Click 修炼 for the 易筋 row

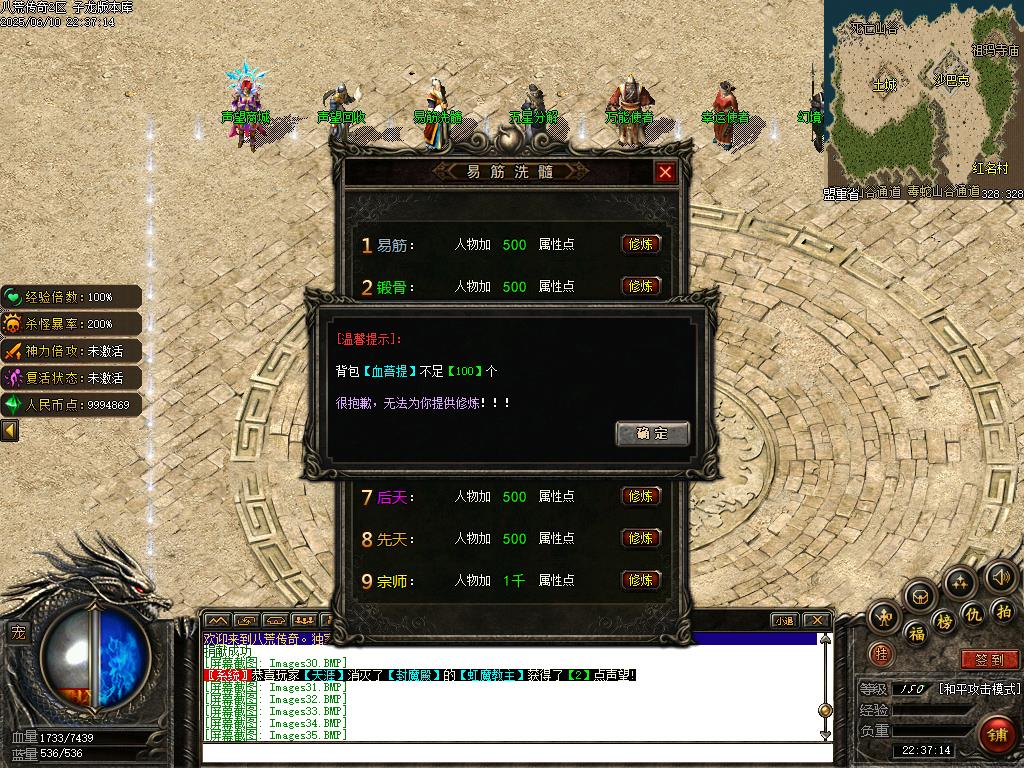pyautogui.click(x=641, y=244)
